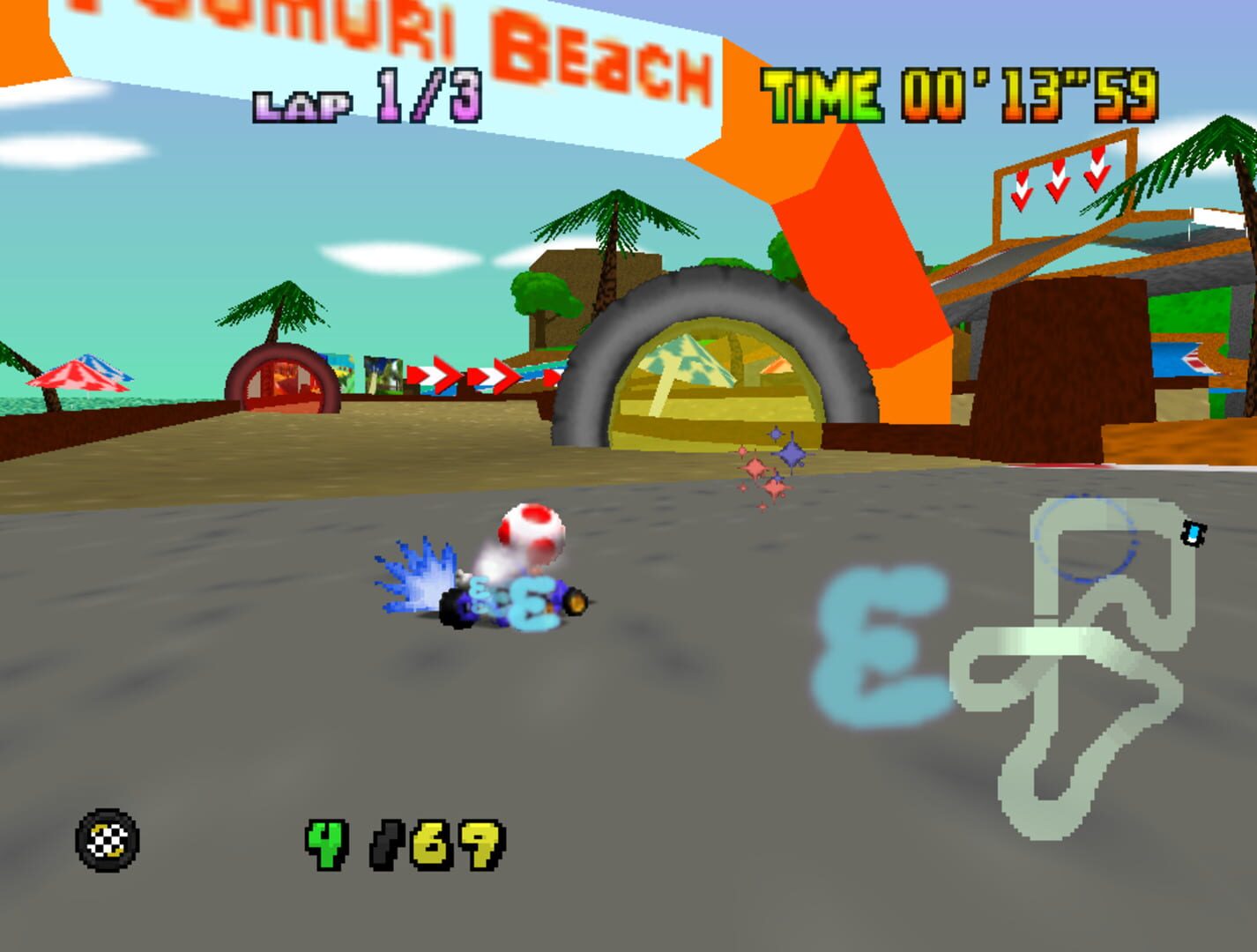This screenshot has width=1257, height=952.
Task: Click the yellow kart marker on the mini-map
Action: pyautogui.click(x=1194, y=532)
